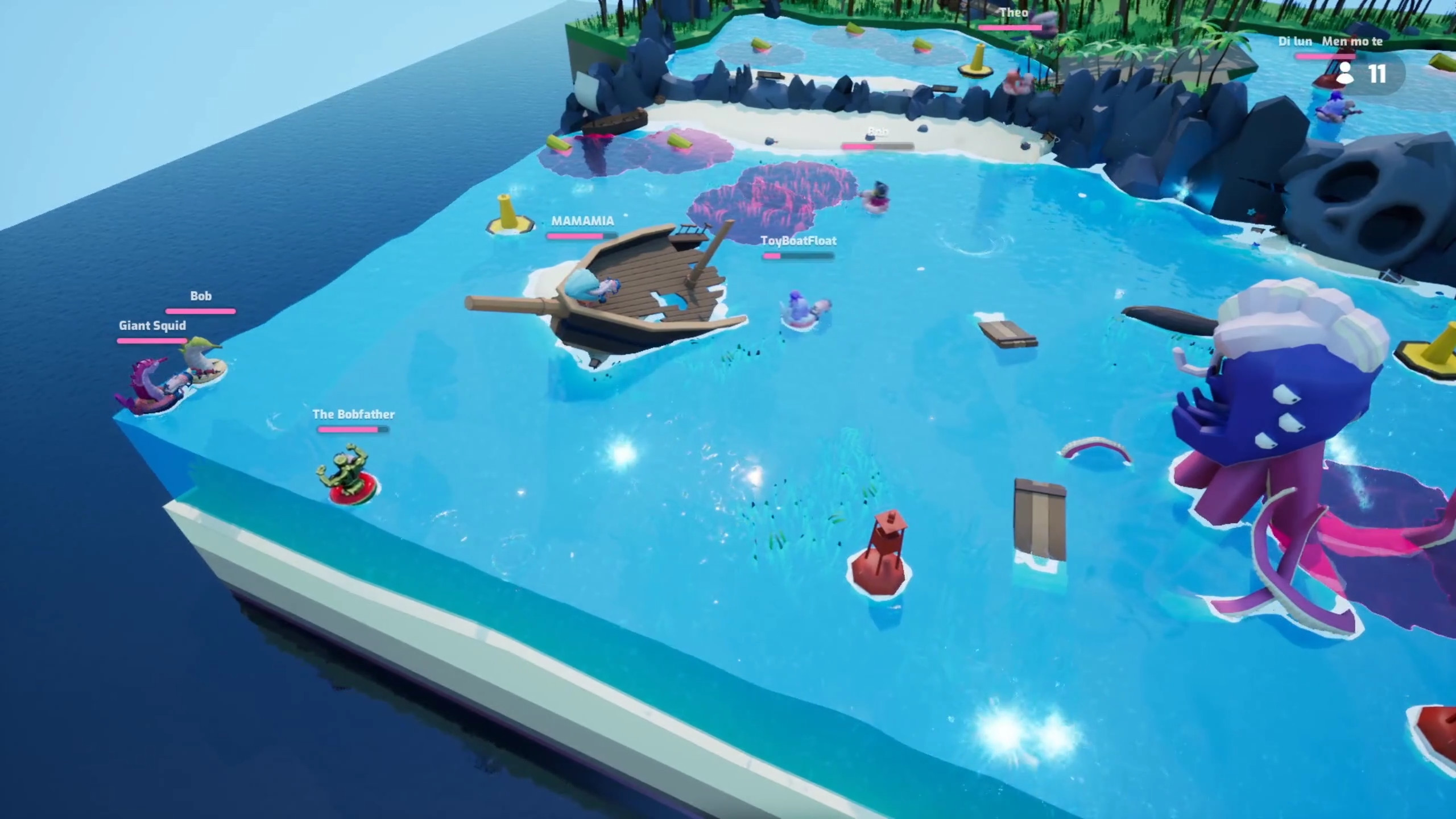
Task: Click Bob's health bar on the left
Action: point(200,311)
